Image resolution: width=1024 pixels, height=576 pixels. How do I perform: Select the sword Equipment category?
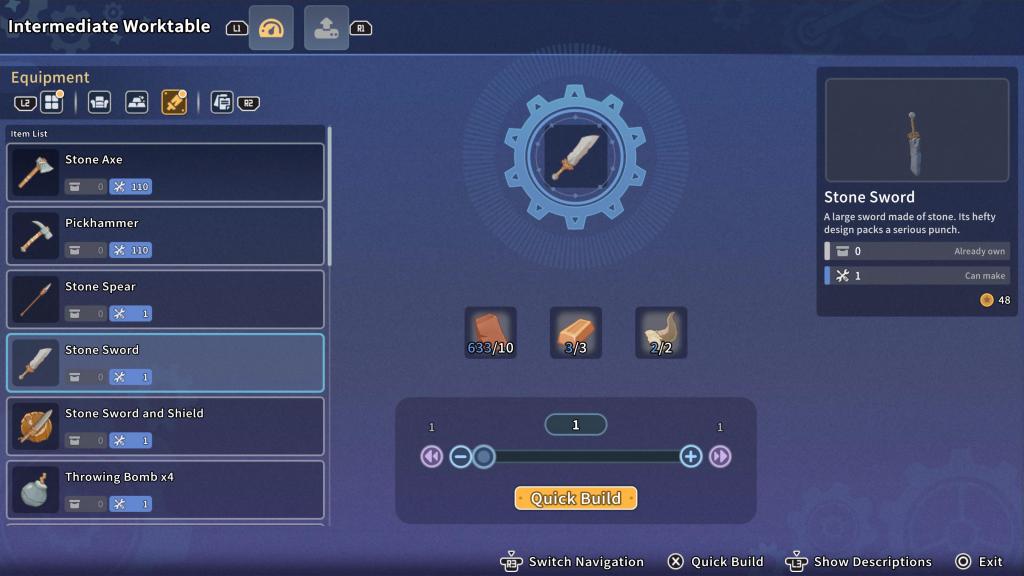pyautogui.click(x=174, y=102)
